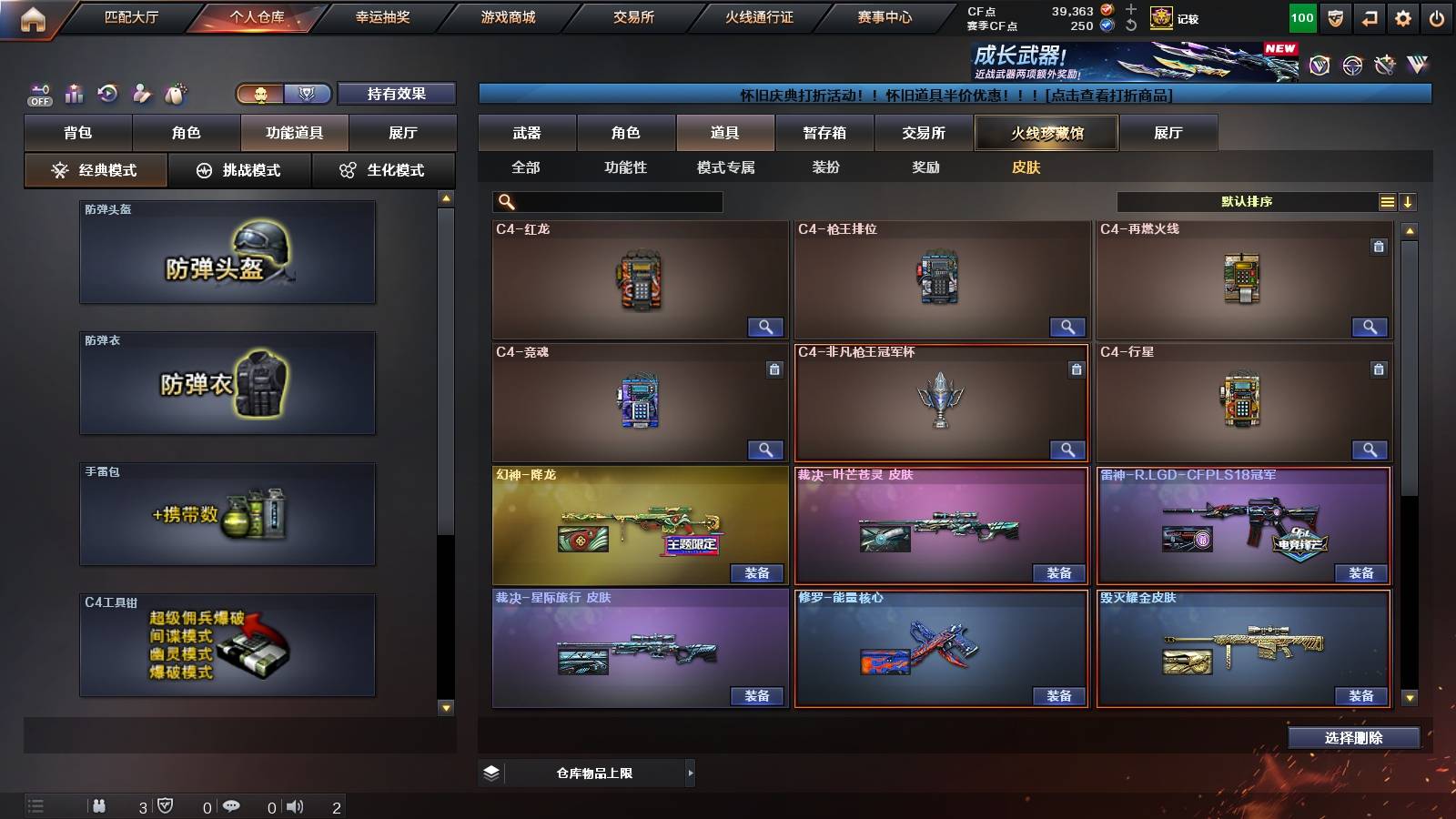Switch to the 火线珍藏馆 tab
This screenshot has width=1456, height=819.
click(x=1046, y=133)
